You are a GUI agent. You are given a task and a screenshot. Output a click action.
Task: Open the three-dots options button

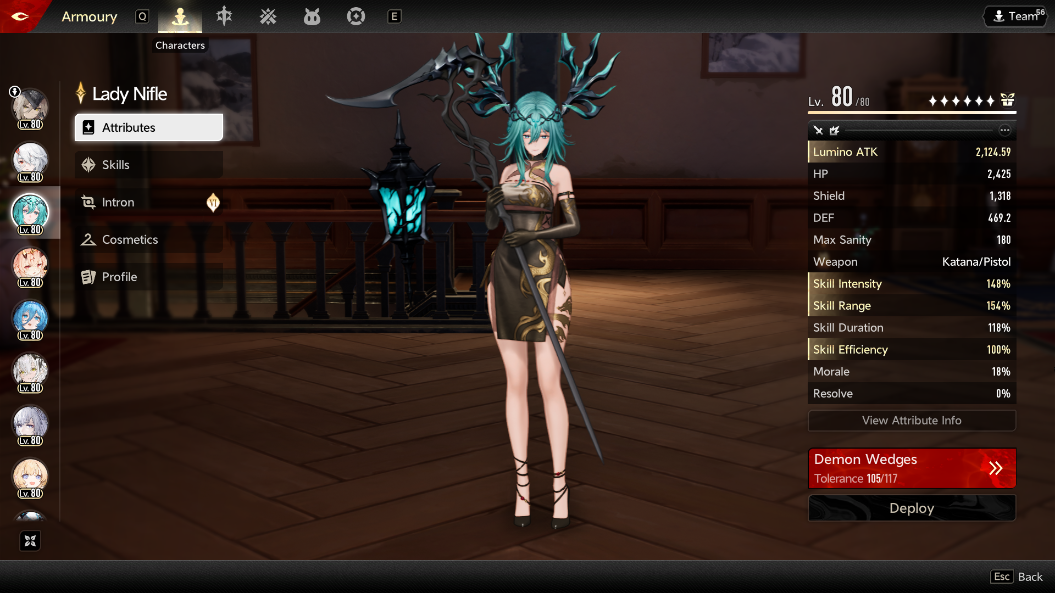pos(1005,130)
